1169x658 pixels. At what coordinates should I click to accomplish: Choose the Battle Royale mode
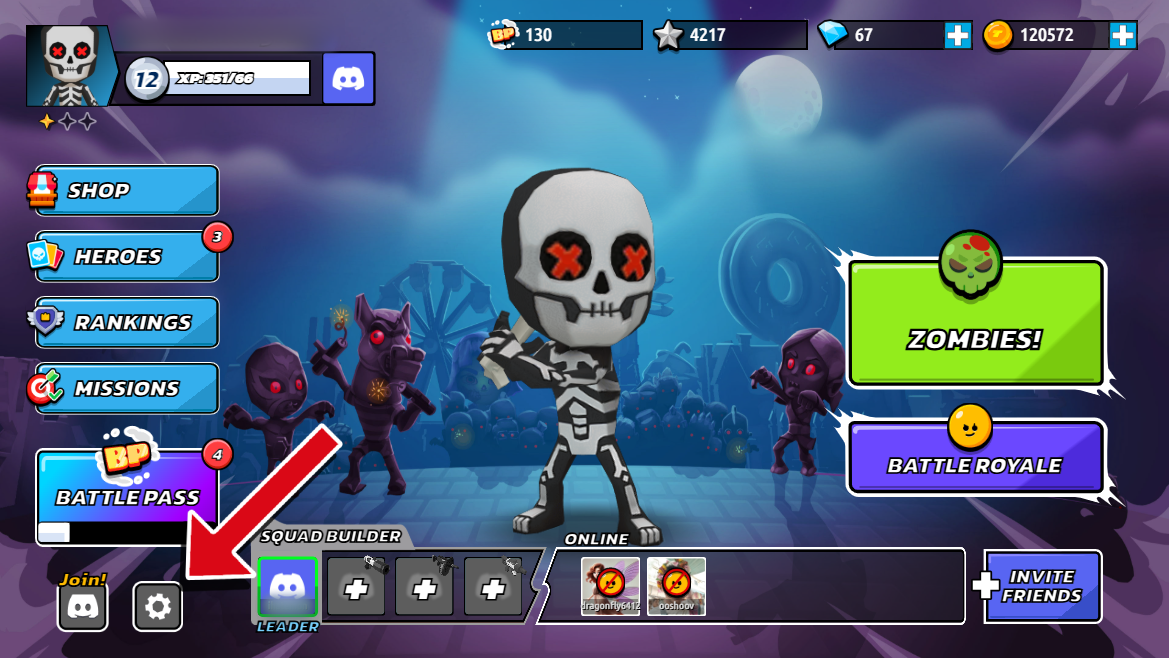click(975, 459)
